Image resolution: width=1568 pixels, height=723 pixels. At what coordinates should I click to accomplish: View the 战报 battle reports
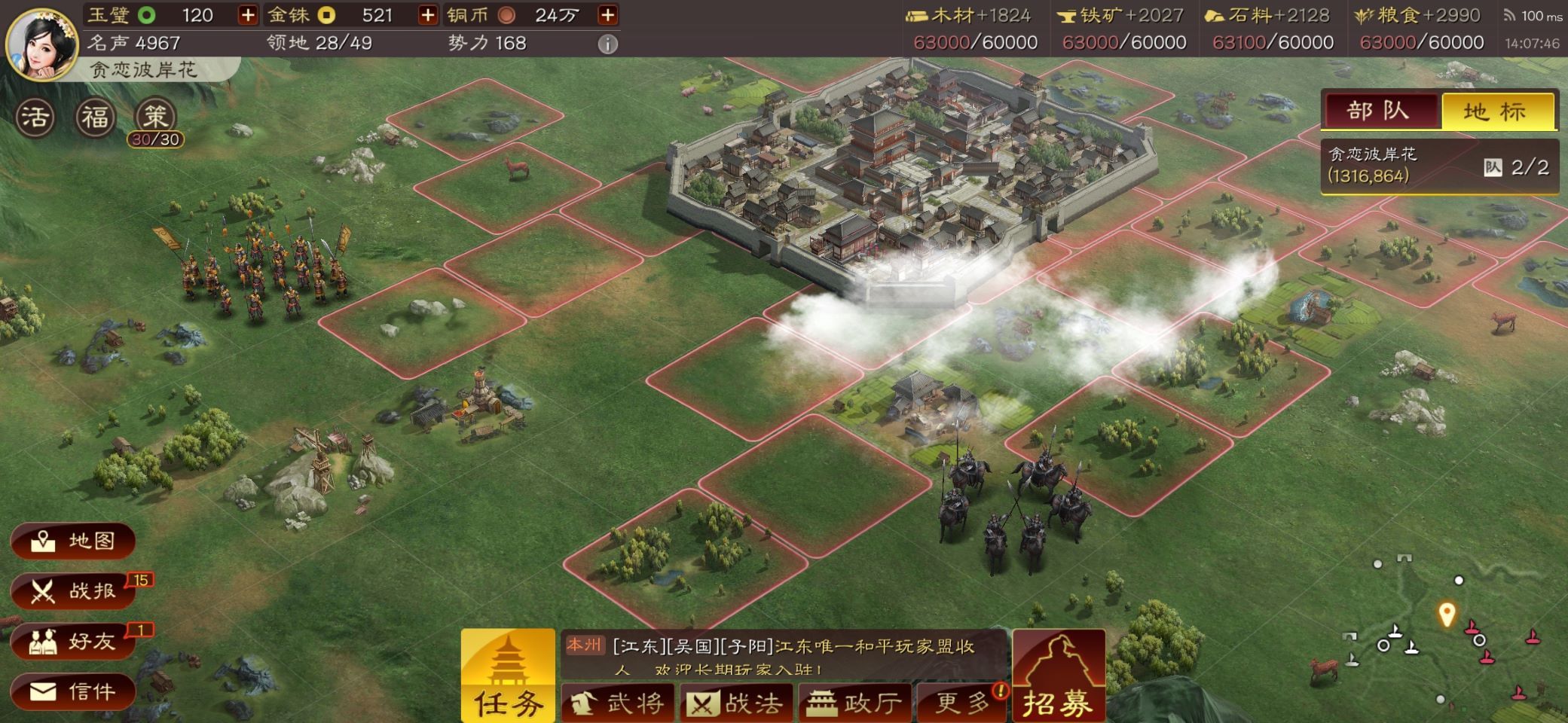[73, 591]
